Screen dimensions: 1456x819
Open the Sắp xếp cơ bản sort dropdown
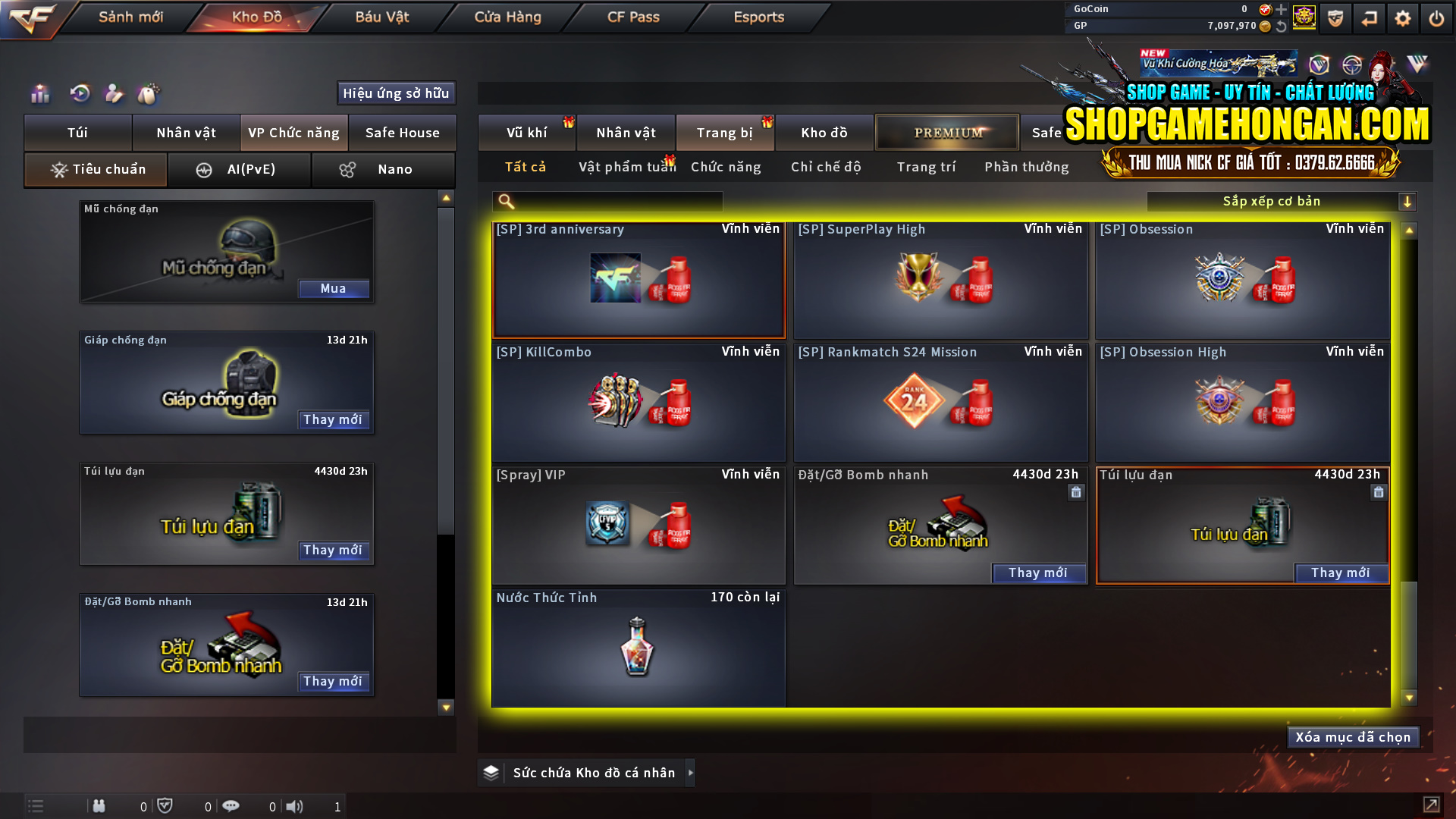1282,201
